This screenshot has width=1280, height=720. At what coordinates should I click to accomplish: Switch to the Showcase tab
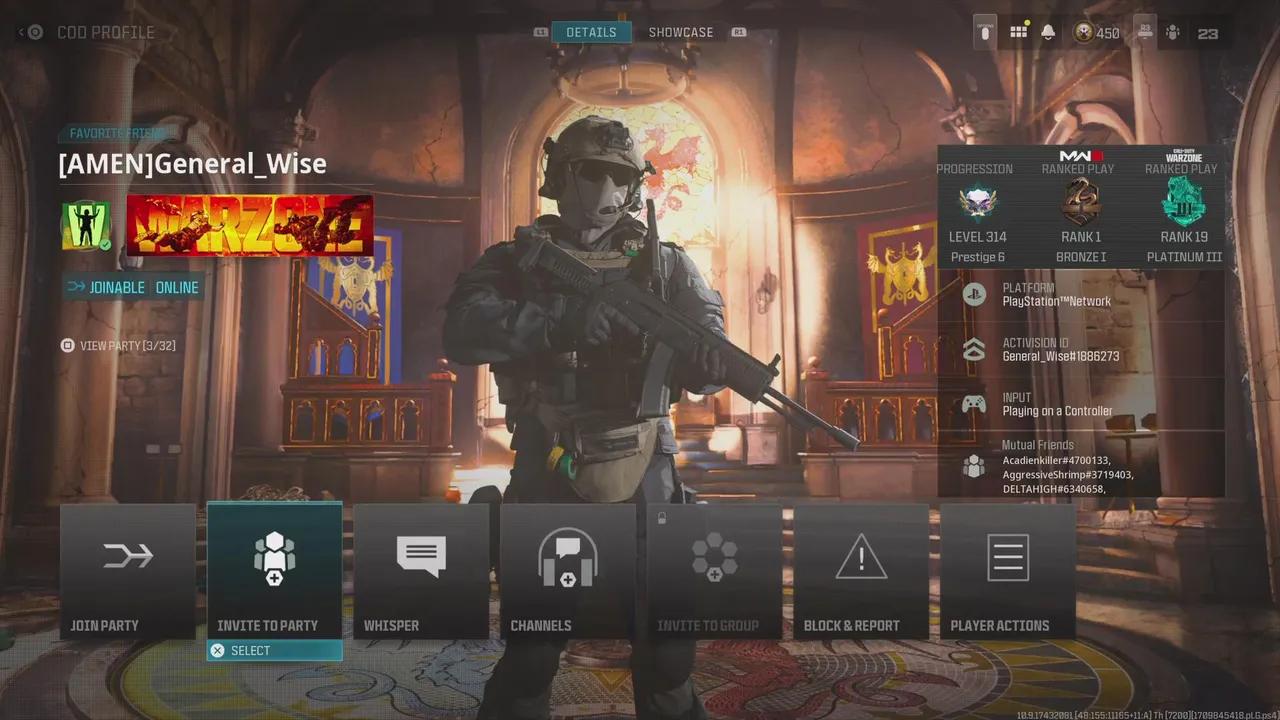coord(681,31)
